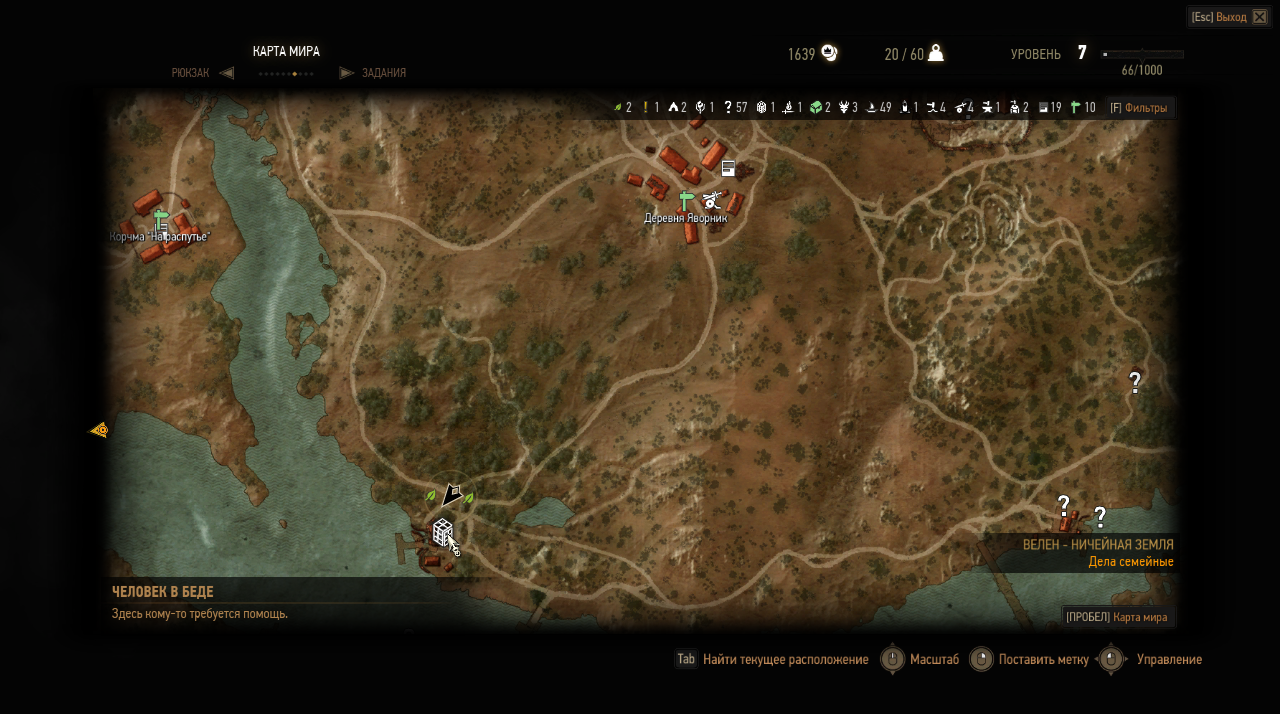This screenshot has height=714, width=1280.
Task: Select the cage 'Человек в беде' marker
Action: click(x=442, y=532)
